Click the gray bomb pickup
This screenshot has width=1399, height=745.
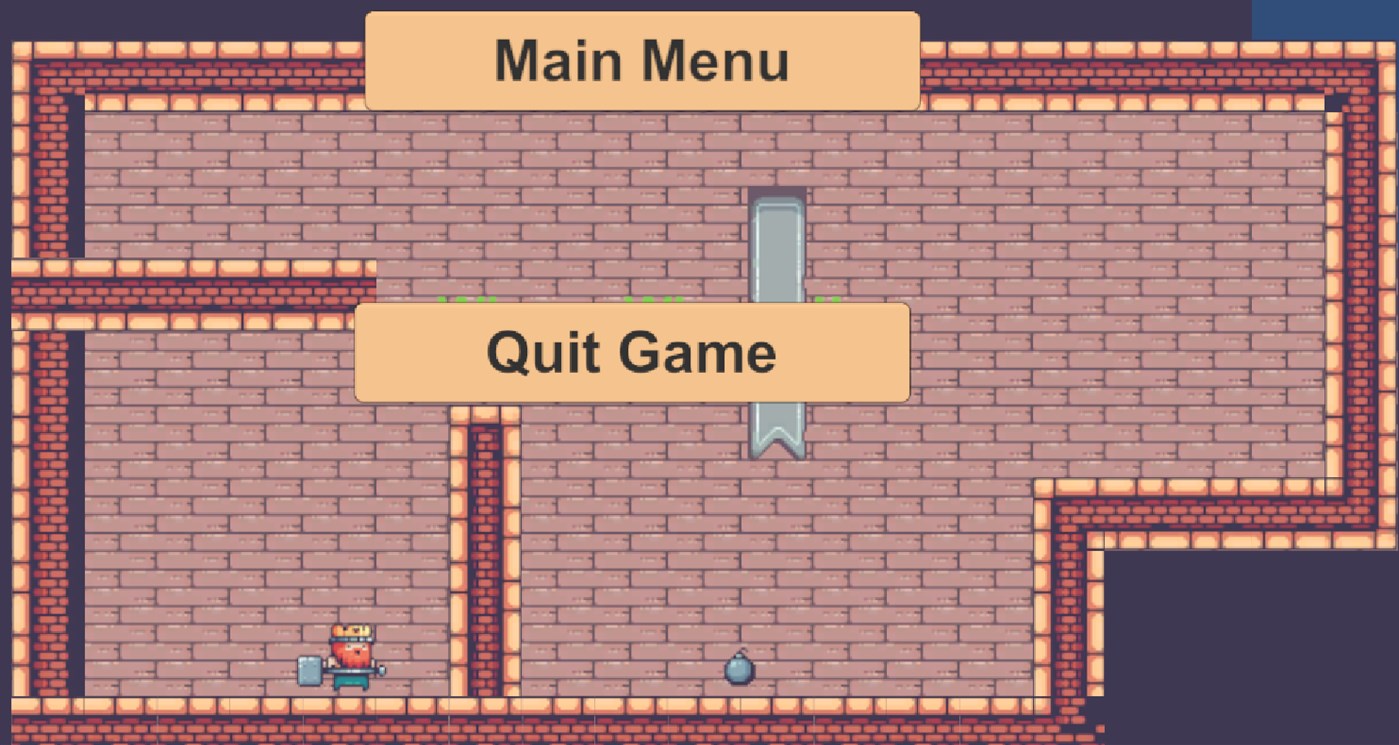coord(739,668)
